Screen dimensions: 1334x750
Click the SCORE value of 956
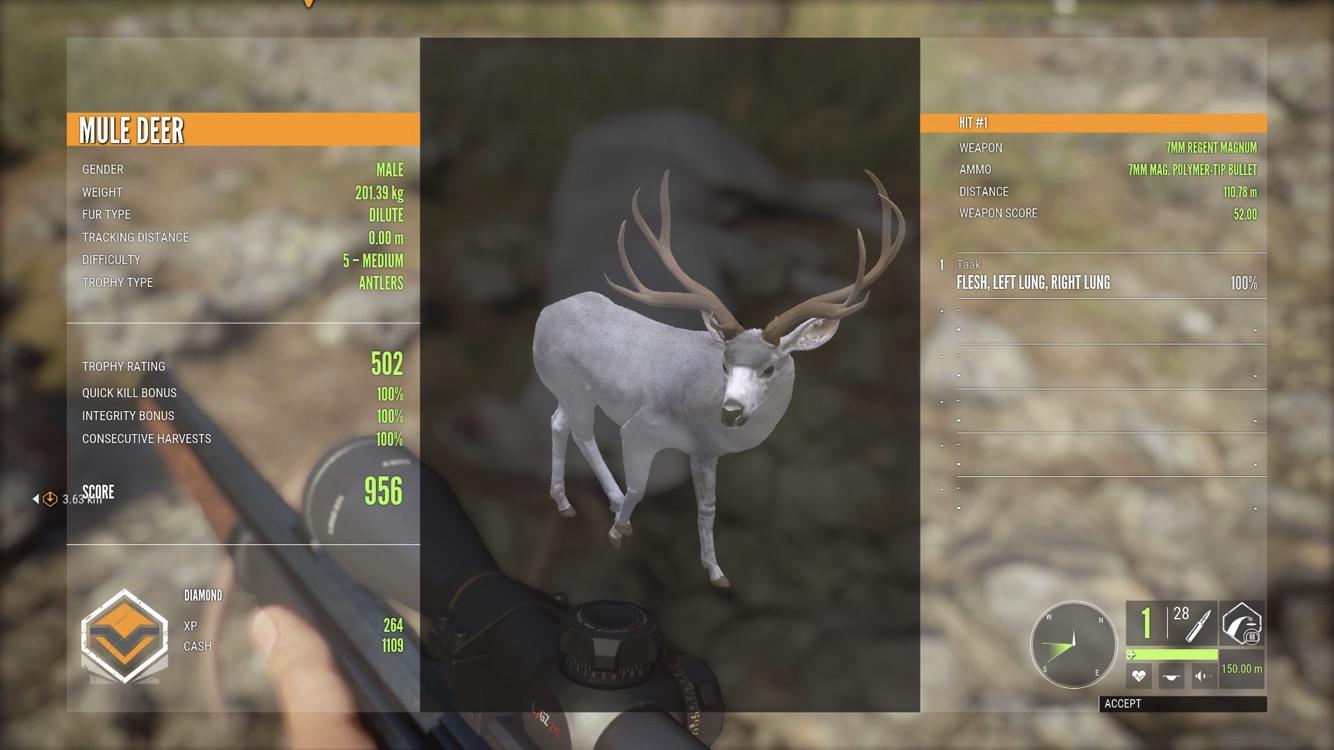point(381,493)
